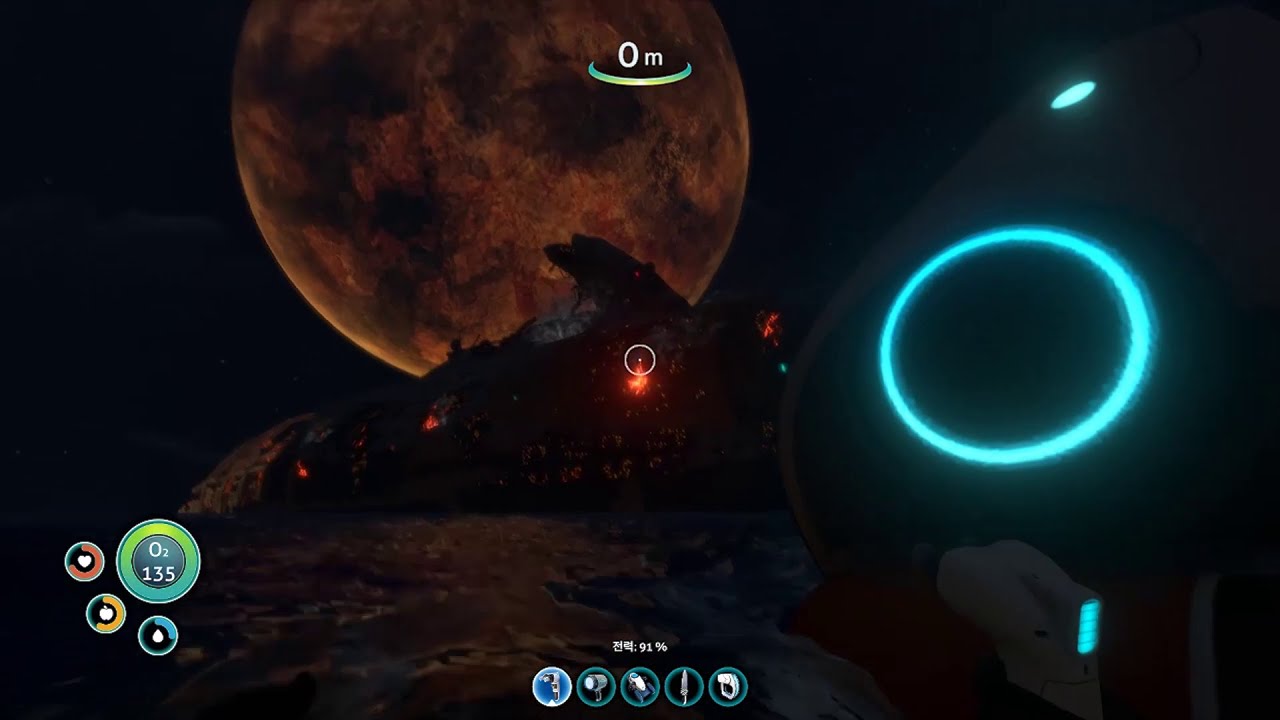
Task: Select the clawed cannon tool slot
Action: [x=640, y=687]
